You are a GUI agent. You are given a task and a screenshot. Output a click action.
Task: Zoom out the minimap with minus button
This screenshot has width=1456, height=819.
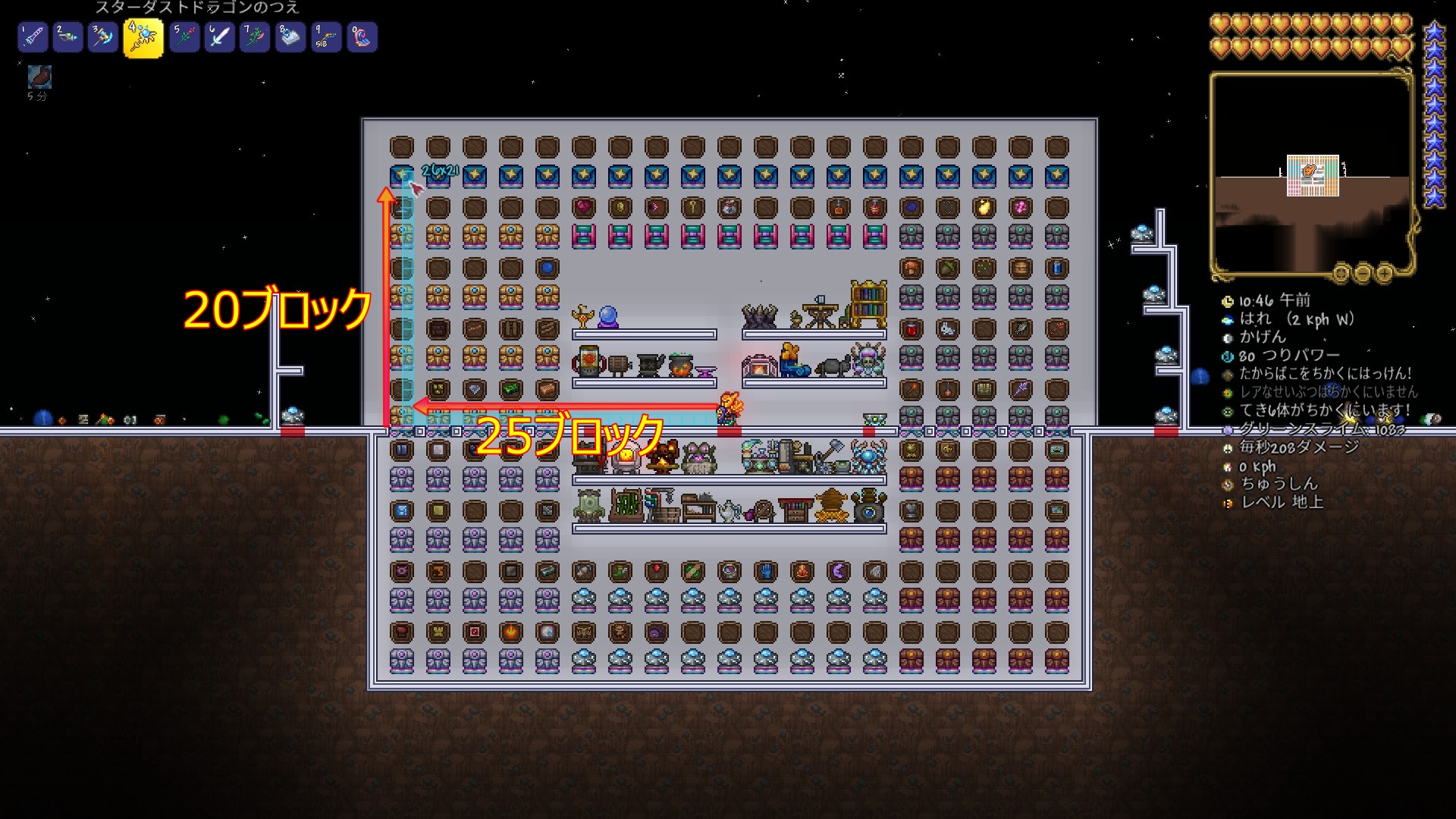pyautogui.click(x=1363, y=272)
